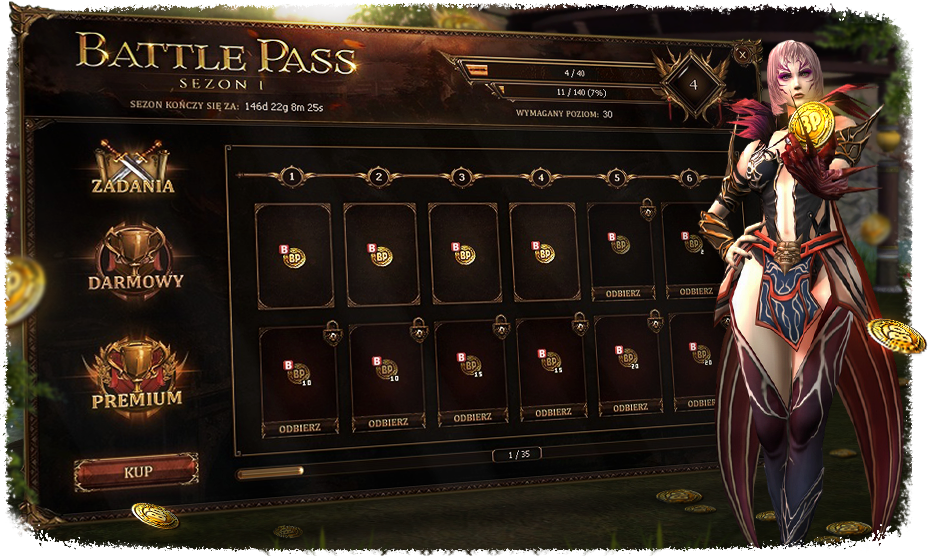Click ODBIERZ under the premium level 4 reward
928x556 pixels.
coord(553,412)
